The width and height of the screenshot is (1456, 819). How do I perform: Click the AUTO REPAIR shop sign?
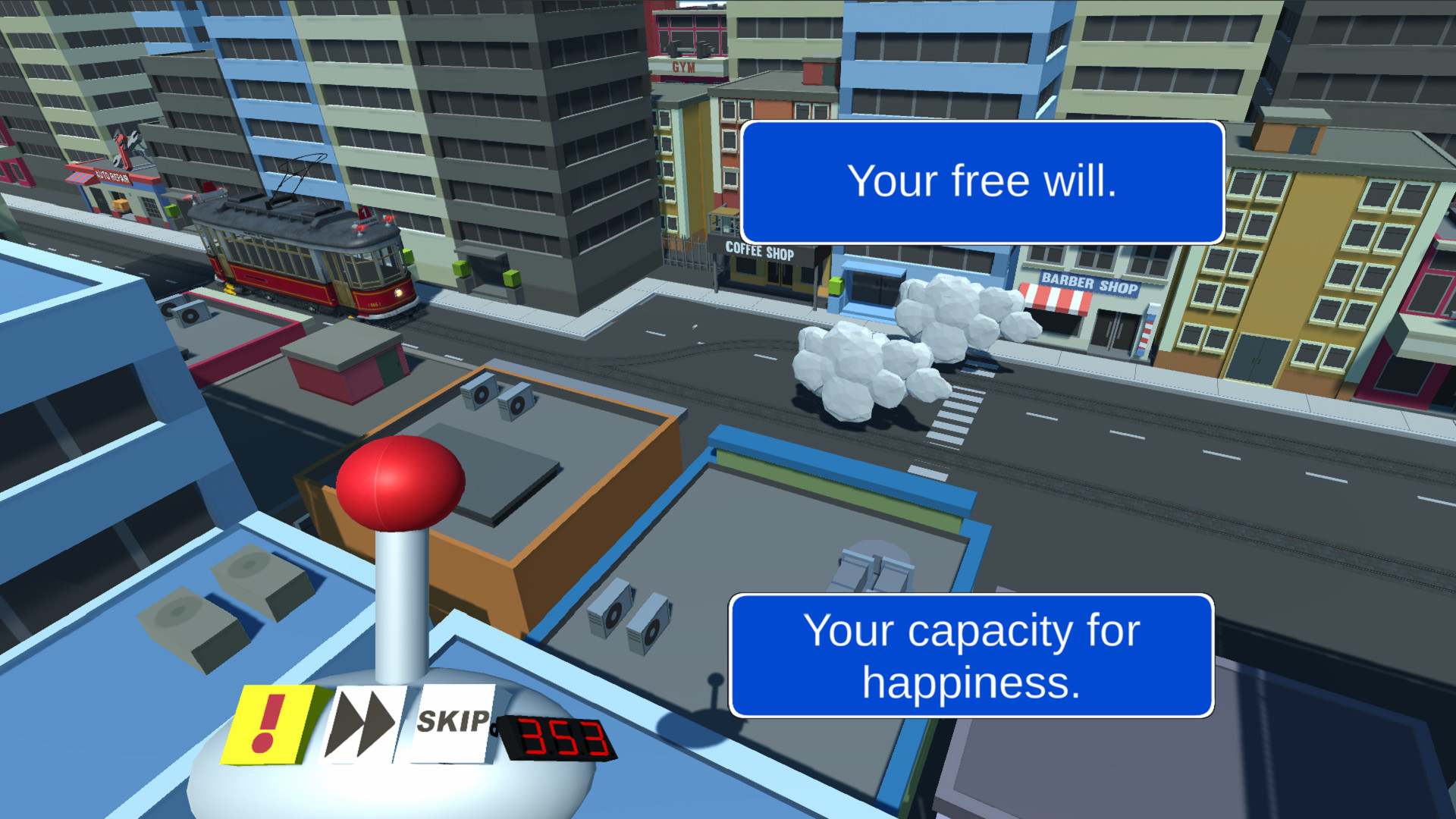click(114, 177)
